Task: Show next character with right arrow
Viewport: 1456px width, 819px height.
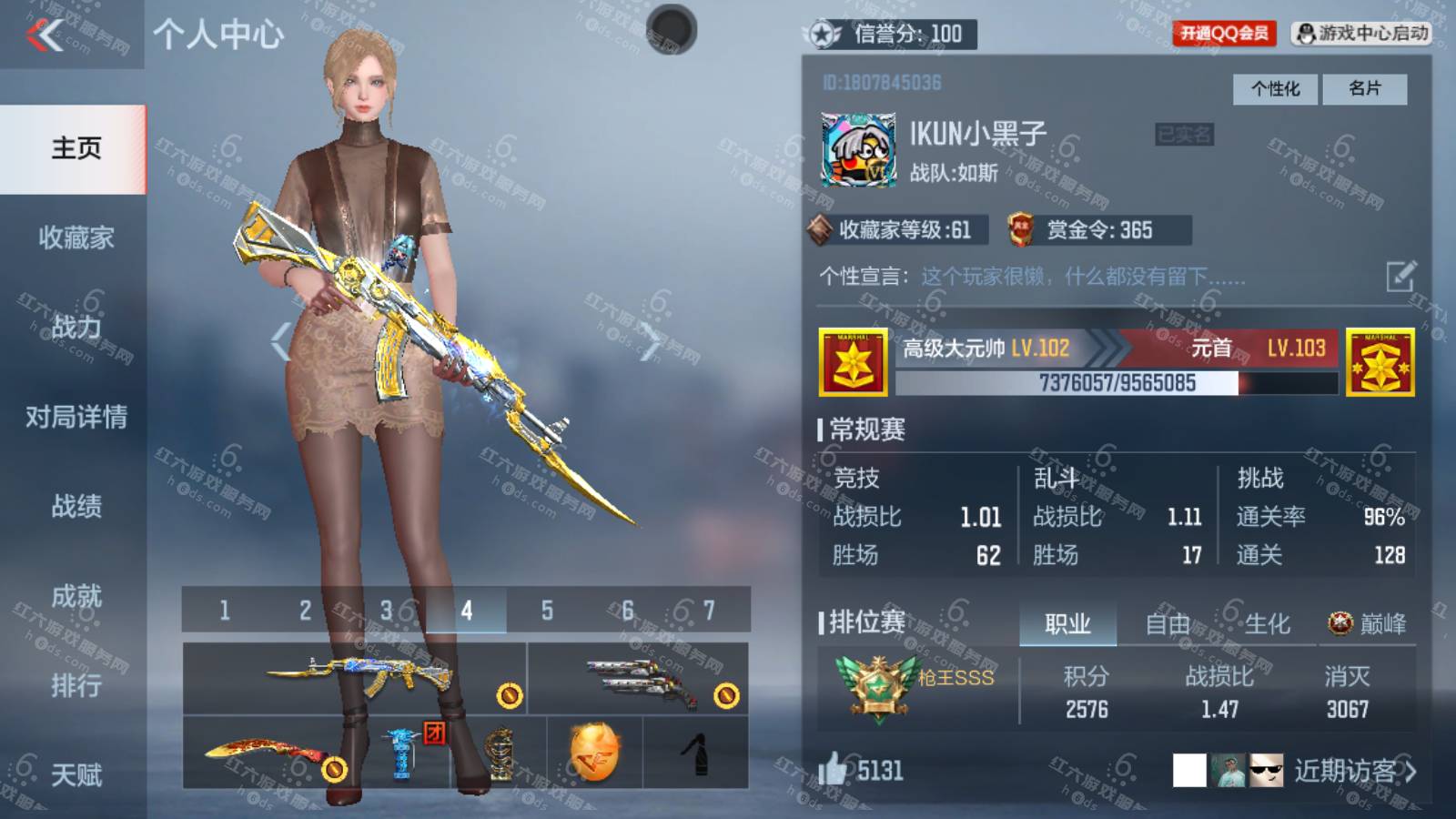Action: pyautogui.click(x=651, y=342)
